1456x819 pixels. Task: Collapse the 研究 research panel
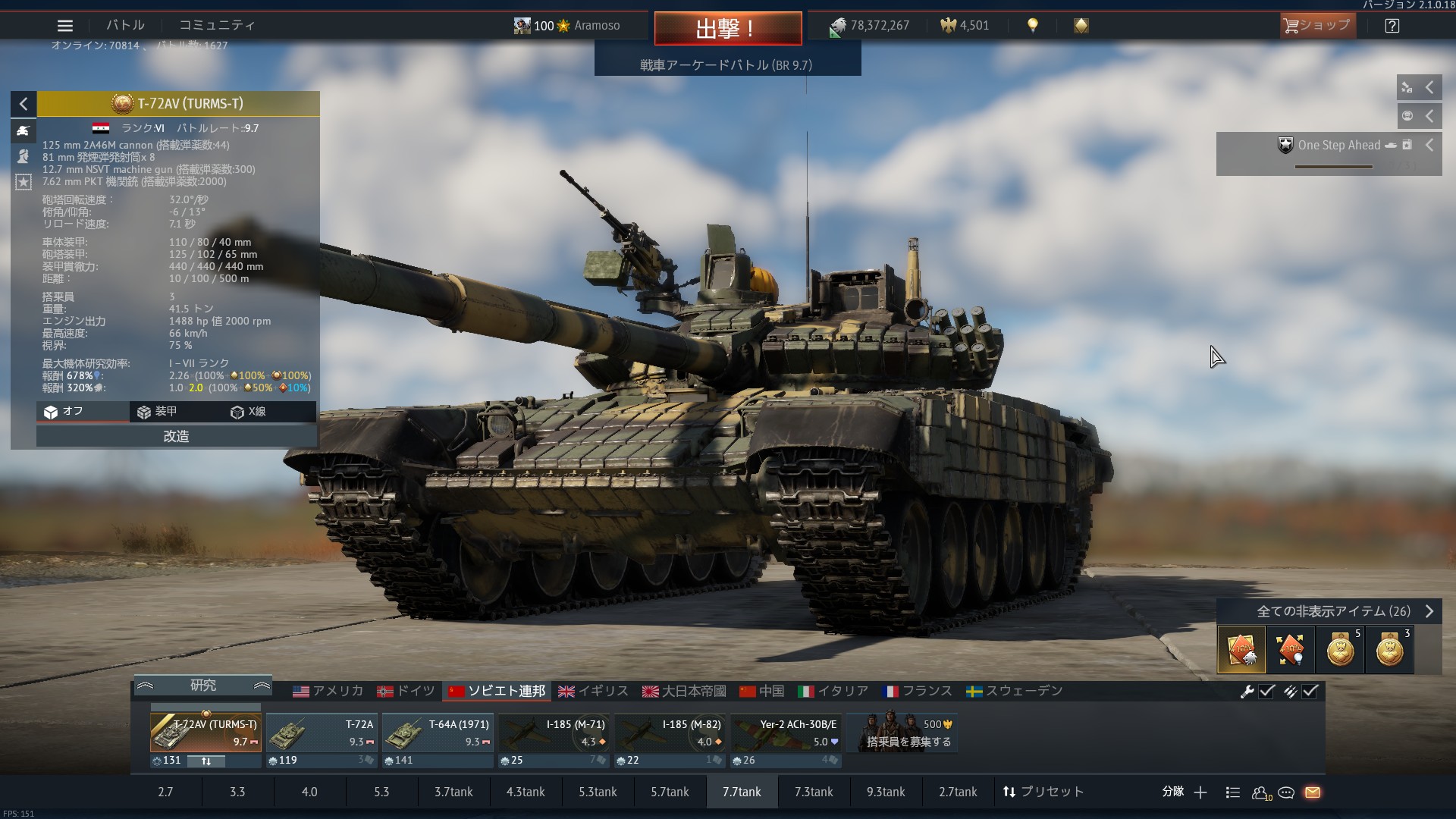coord(146,685)
